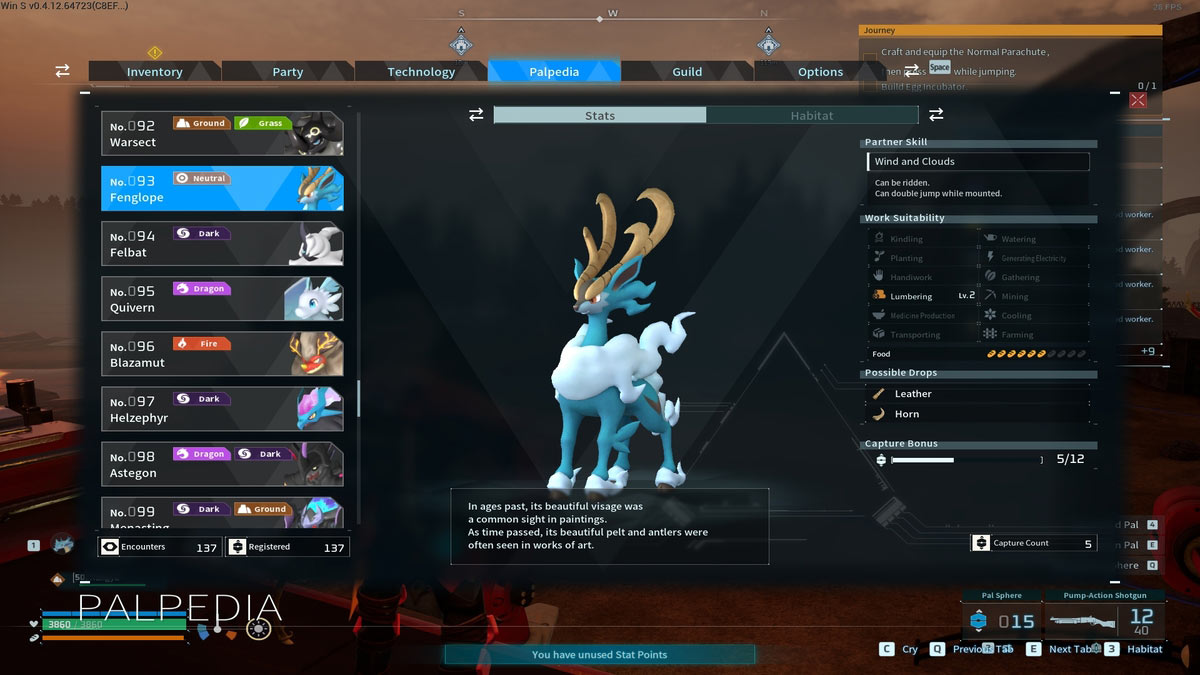
Task: Show the Stats view
Action: tap(600, 116)
